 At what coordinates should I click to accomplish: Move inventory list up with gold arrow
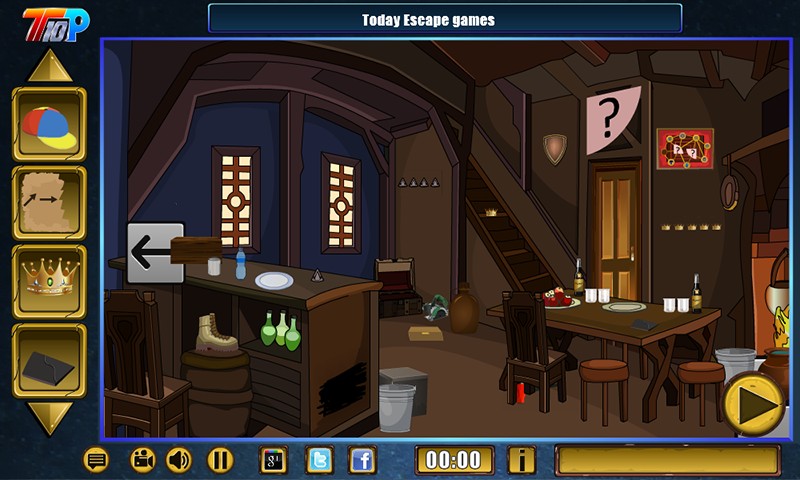49,66
